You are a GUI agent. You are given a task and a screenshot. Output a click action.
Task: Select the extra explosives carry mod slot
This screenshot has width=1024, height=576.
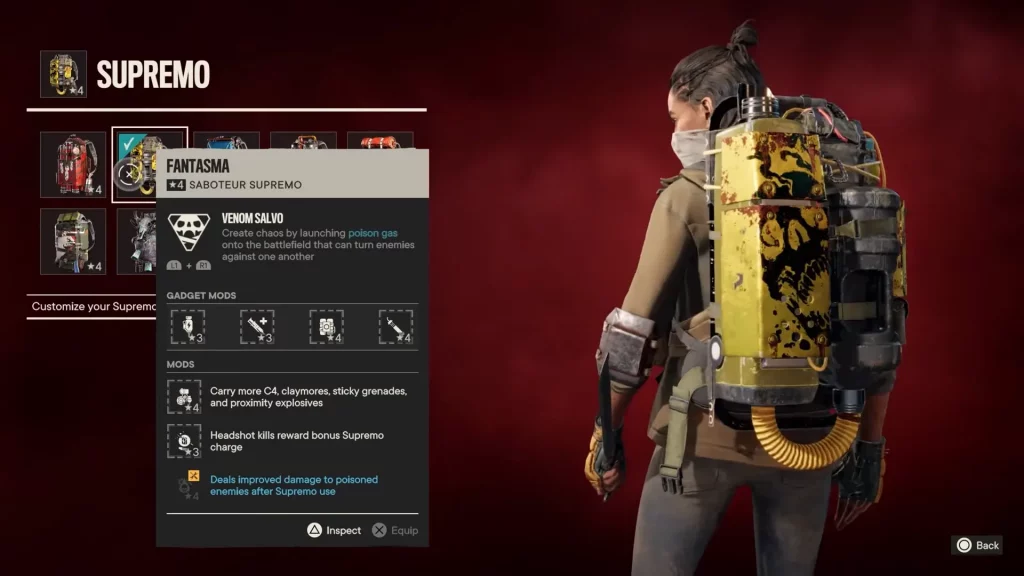tap(184, 397)
